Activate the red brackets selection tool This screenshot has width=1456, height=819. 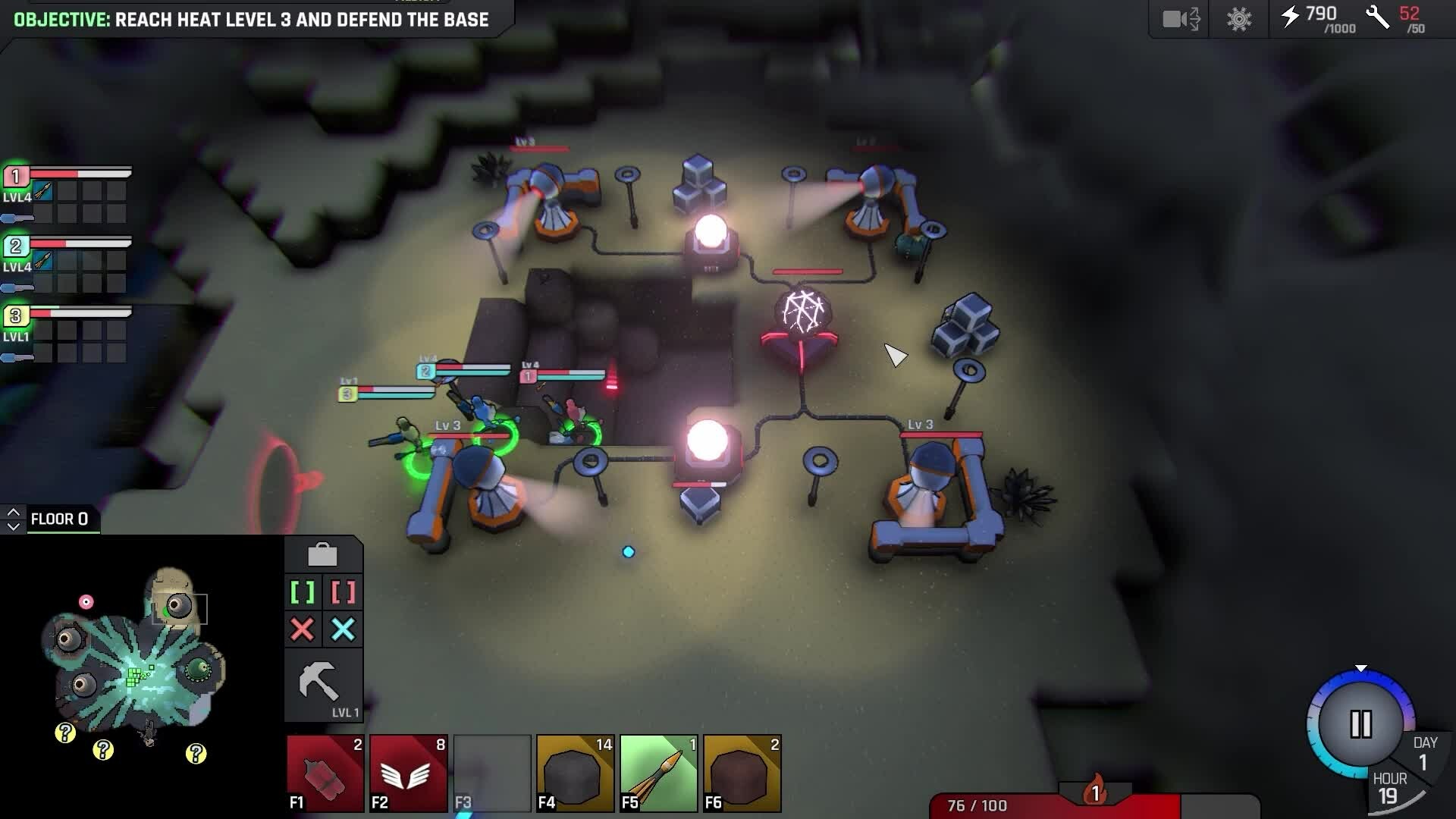pos(344,592)
